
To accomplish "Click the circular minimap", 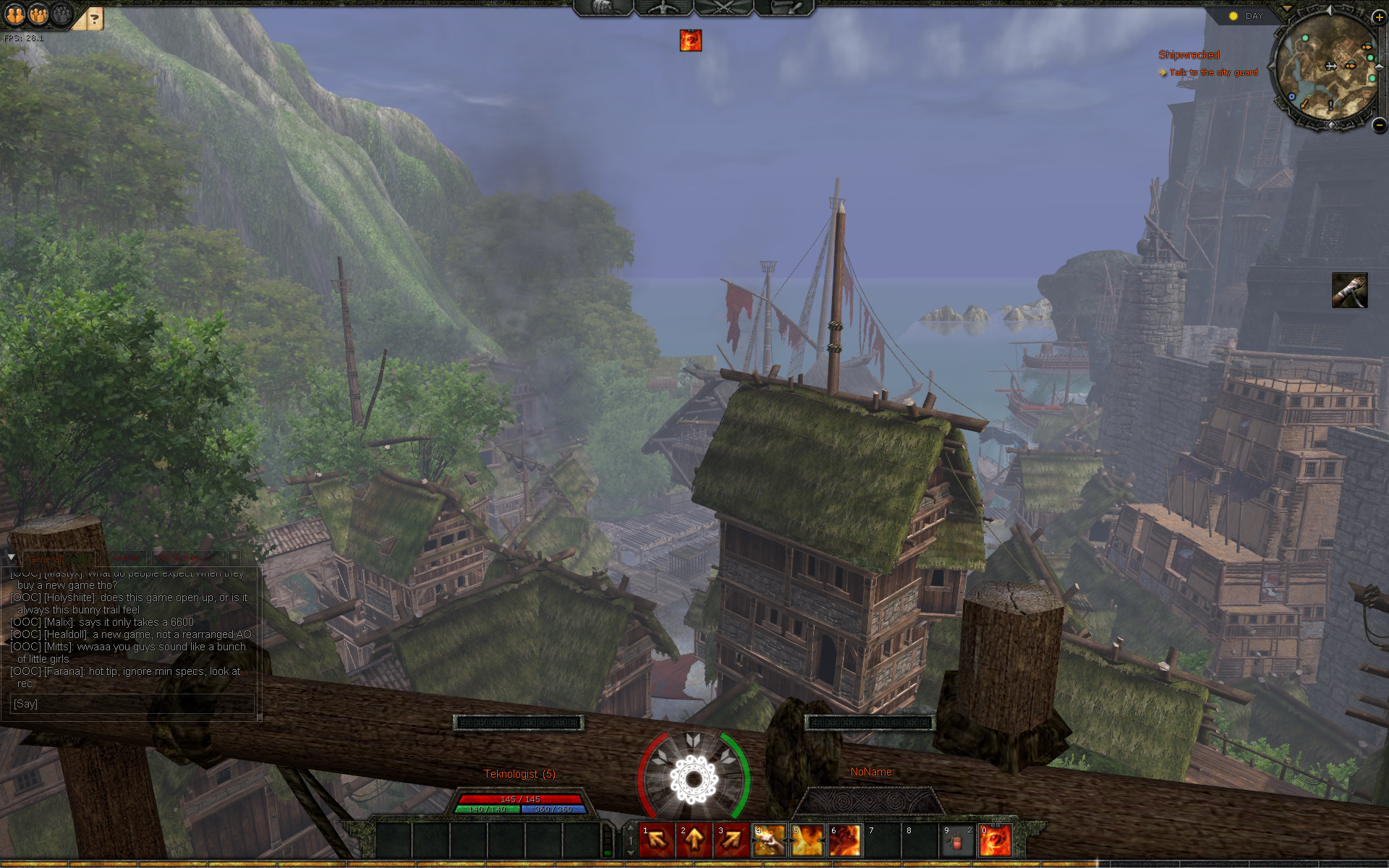I will tap(1325, 71).
